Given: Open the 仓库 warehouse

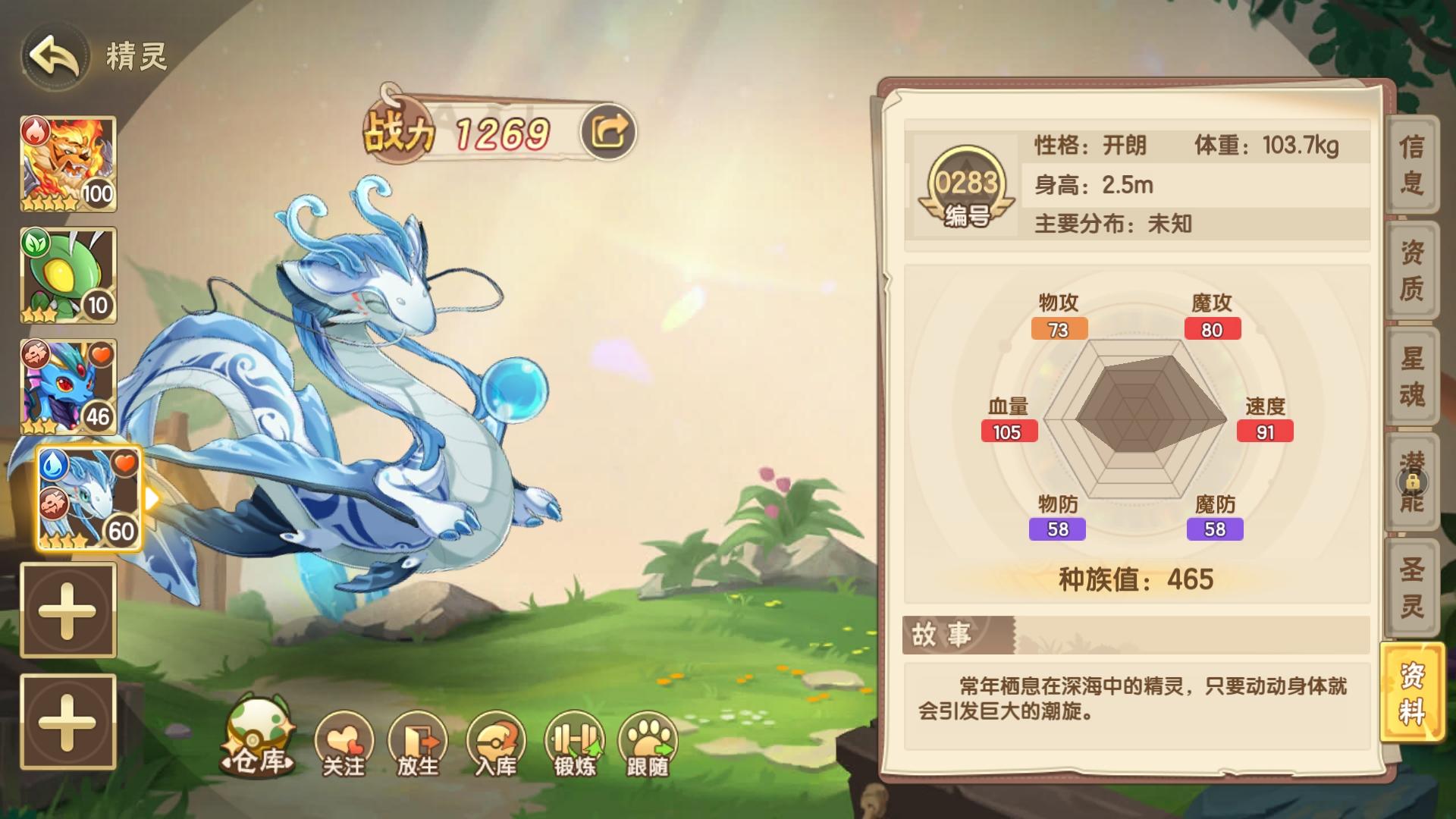Looking at the screenshot, I should click(x=258, y=747).
